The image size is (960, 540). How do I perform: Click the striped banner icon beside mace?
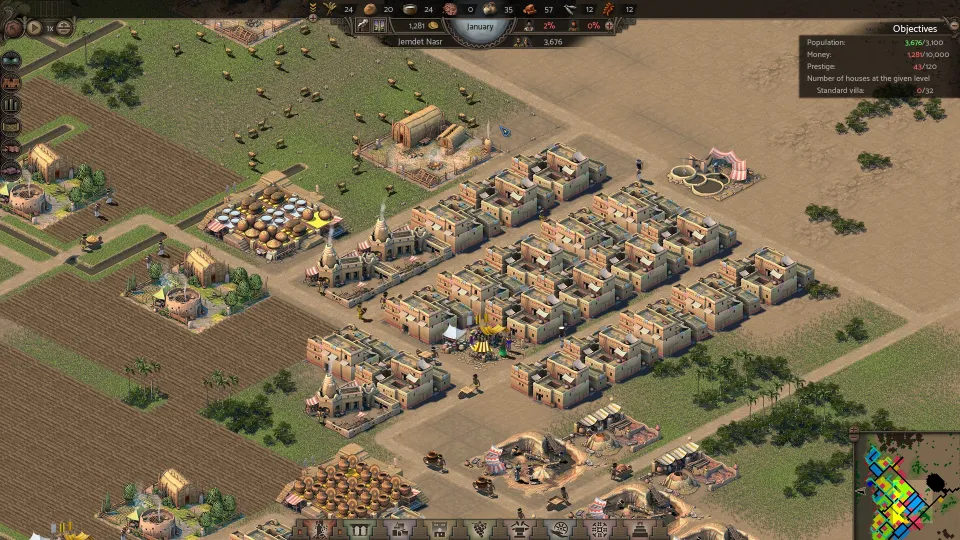(x=379, y=25)
